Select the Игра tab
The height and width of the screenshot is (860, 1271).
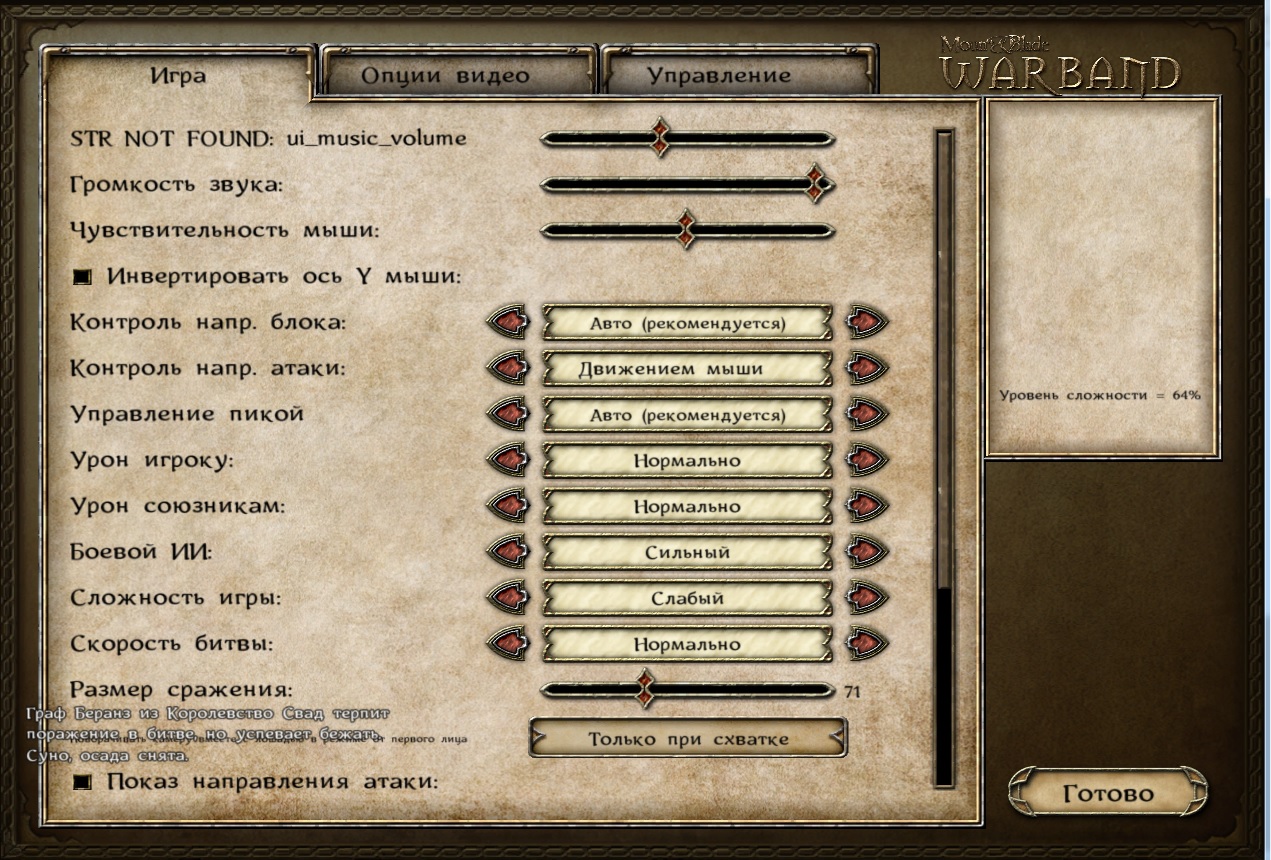click(x=178, y=75)
